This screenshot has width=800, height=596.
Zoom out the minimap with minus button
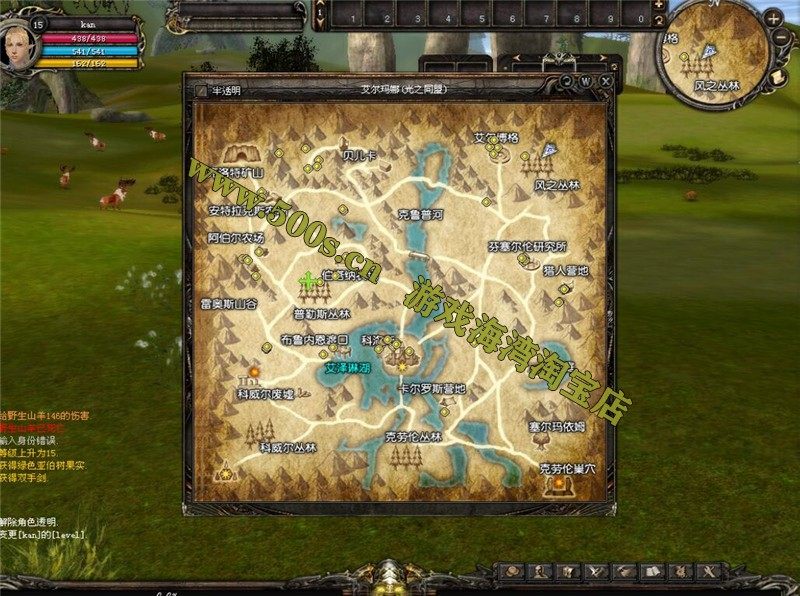(x=781, y=38)
